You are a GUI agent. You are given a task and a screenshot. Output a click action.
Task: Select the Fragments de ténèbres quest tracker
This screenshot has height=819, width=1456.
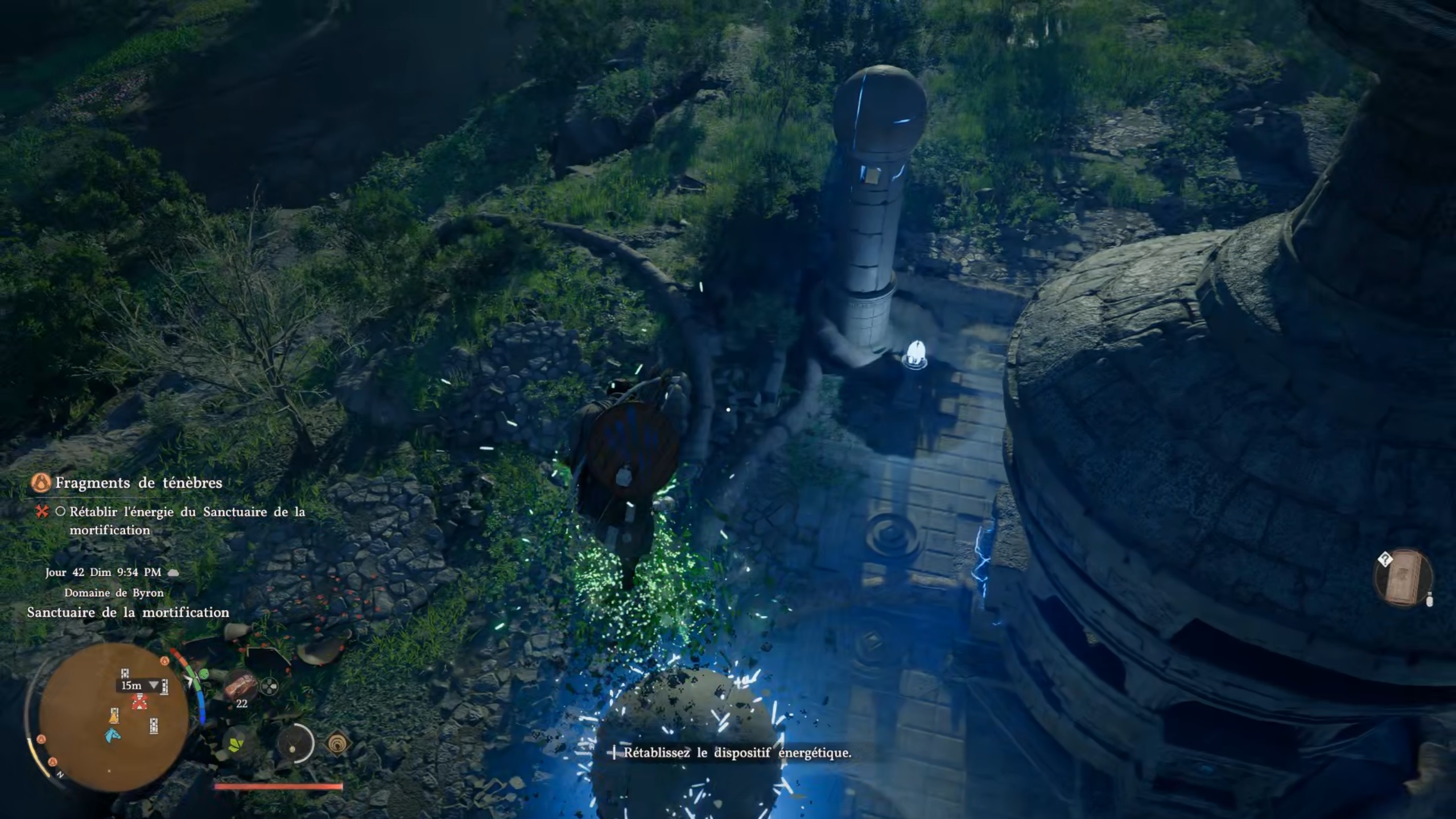click(x=138, y=483)
